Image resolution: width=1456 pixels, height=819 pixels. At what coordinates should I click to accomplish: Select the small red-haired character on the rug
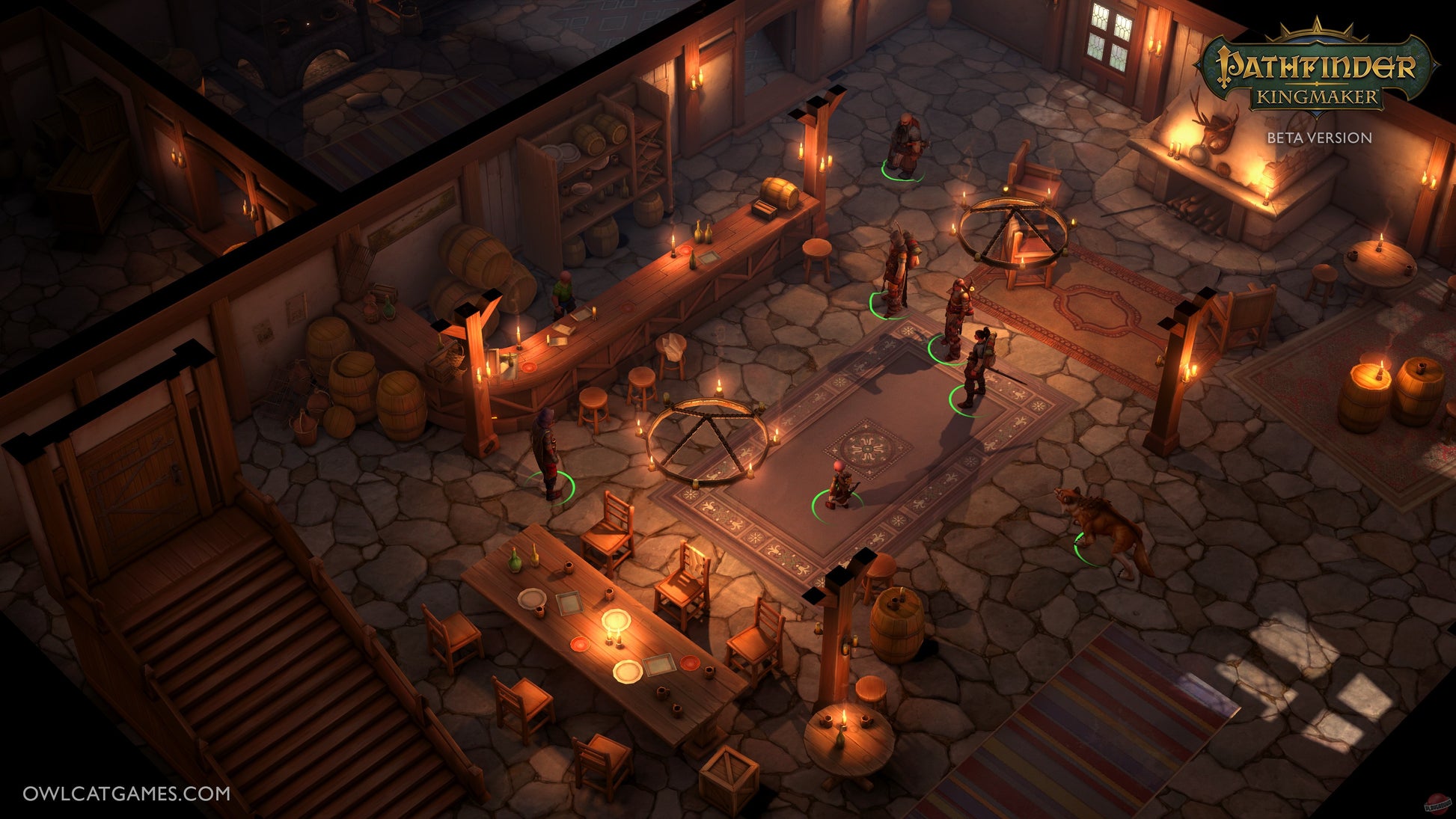coord(840,487)
